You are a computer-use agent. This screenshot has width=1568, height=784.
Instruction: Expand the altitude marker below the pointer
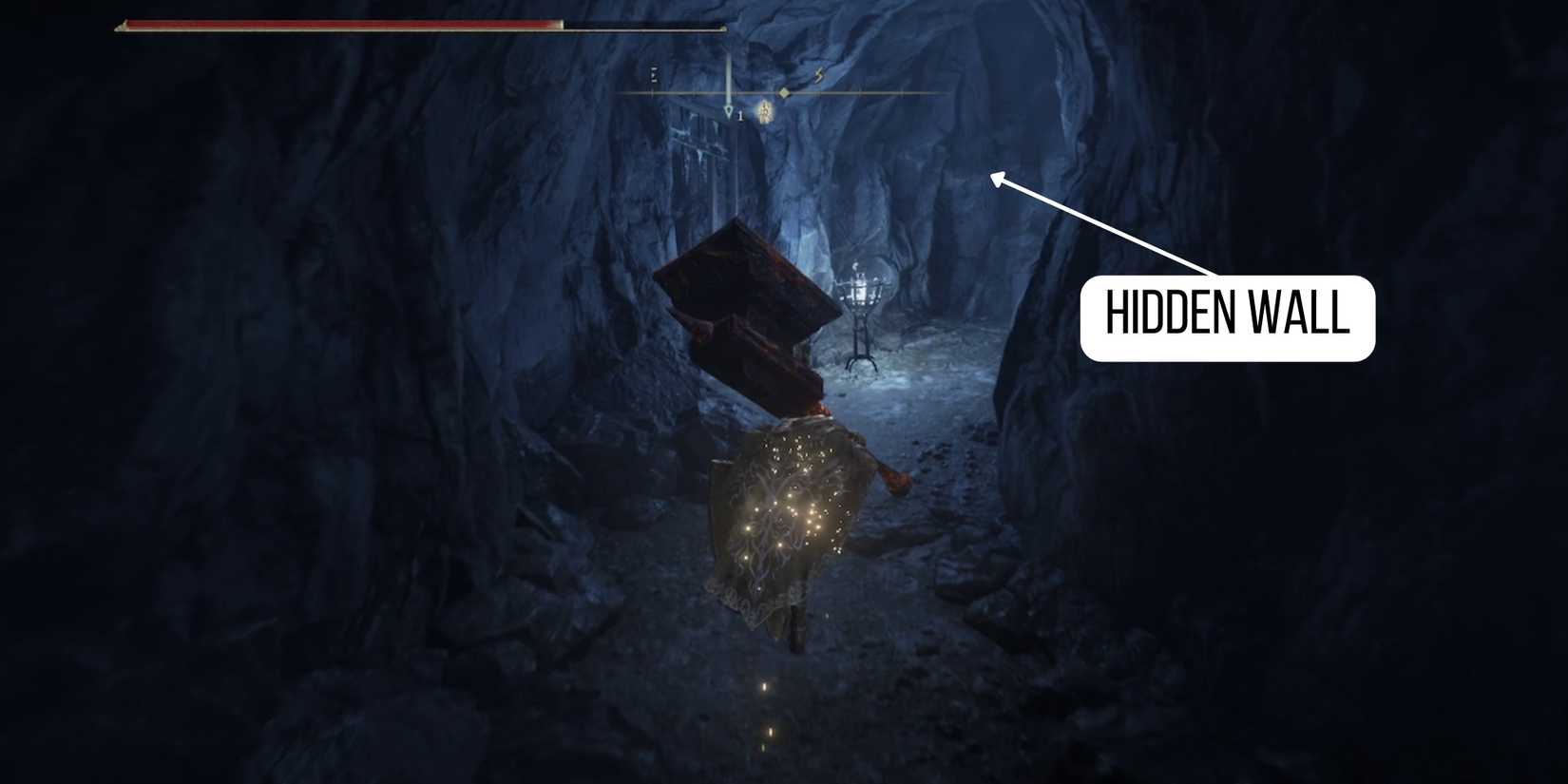[740, 116]
